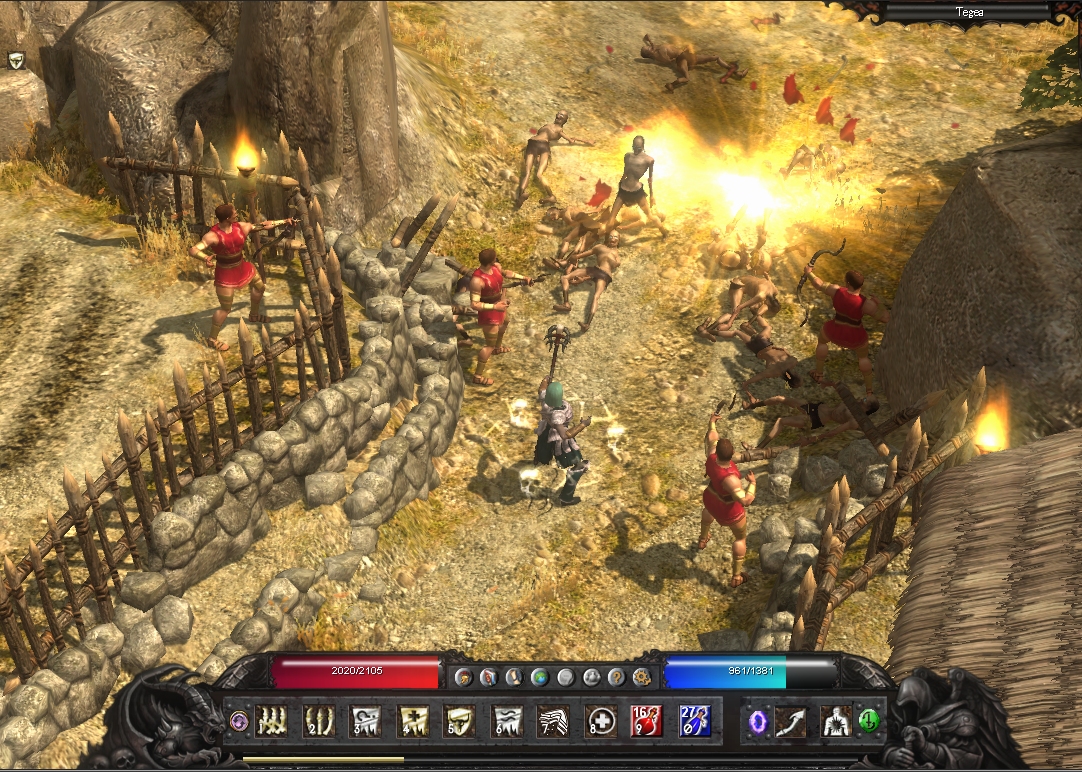The height and width of the screenshot is (772, 1082).
Task: Use the blue mana potion slot
Action: 694,720
